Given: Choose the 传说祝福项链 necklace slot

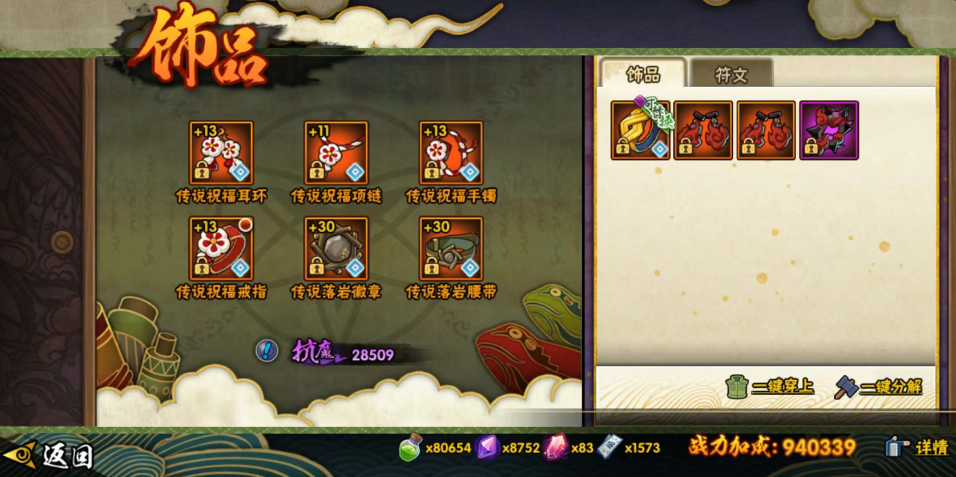Looking at the screenshot, I should 336,153.
